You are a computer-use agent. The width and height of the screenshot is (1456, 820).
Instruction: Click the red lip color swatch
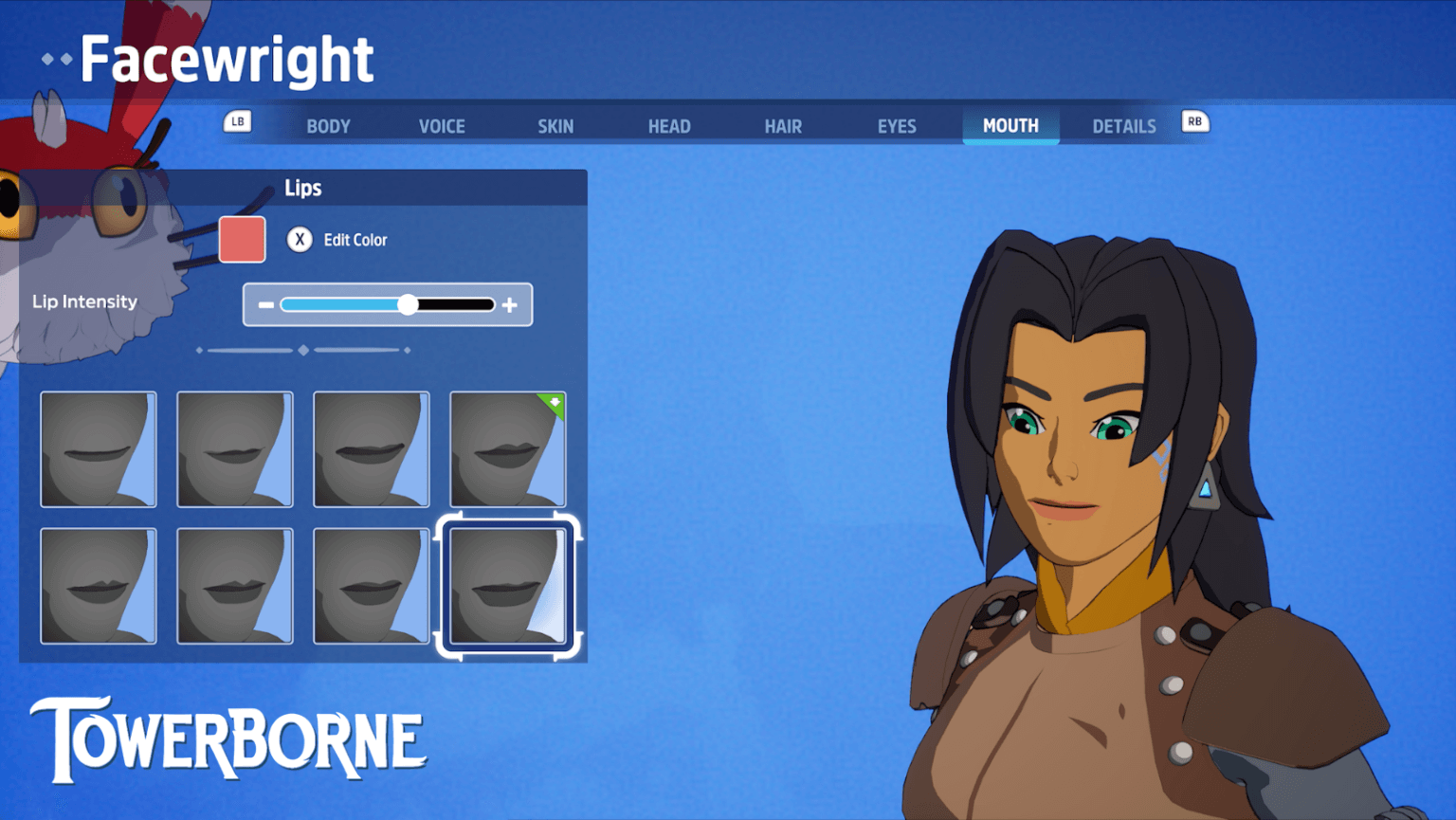[x=242, y=239]
